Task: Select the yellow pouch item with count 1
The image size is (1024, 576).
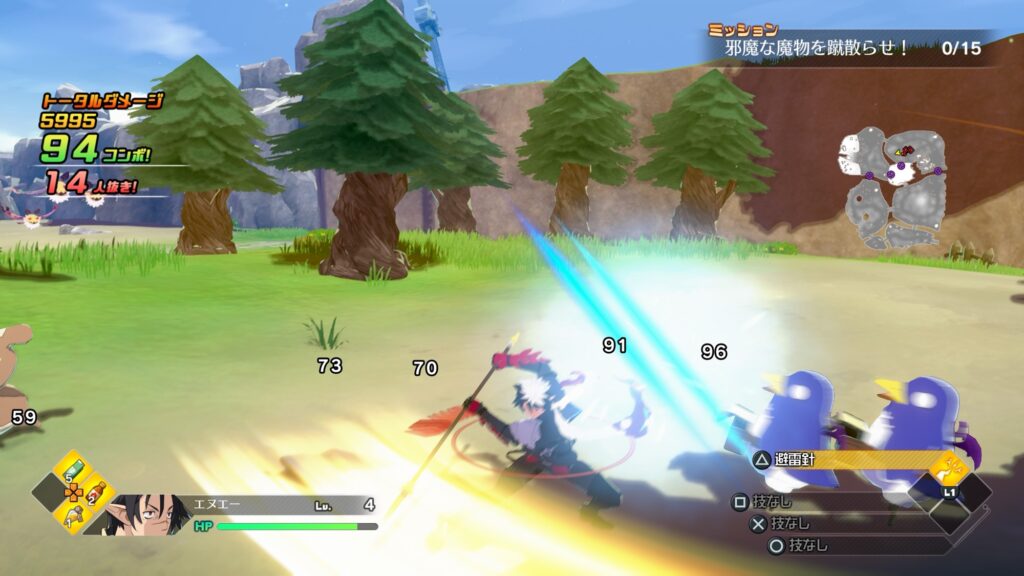Action: pos(73,516)
